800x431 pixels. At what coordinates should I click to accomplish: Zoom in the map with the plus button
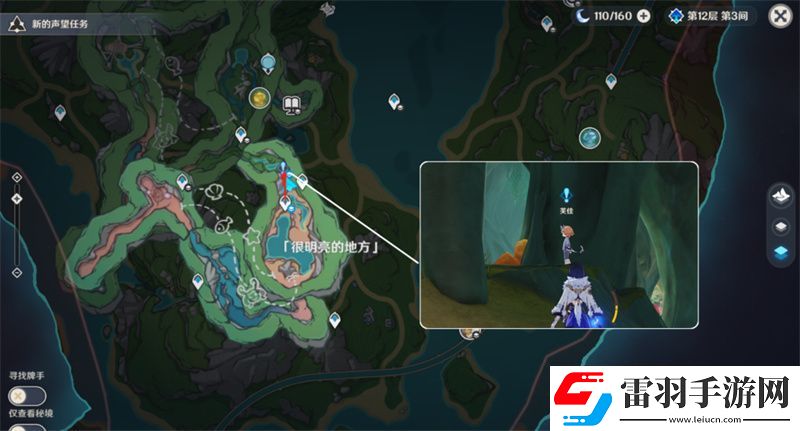point(16,177)
